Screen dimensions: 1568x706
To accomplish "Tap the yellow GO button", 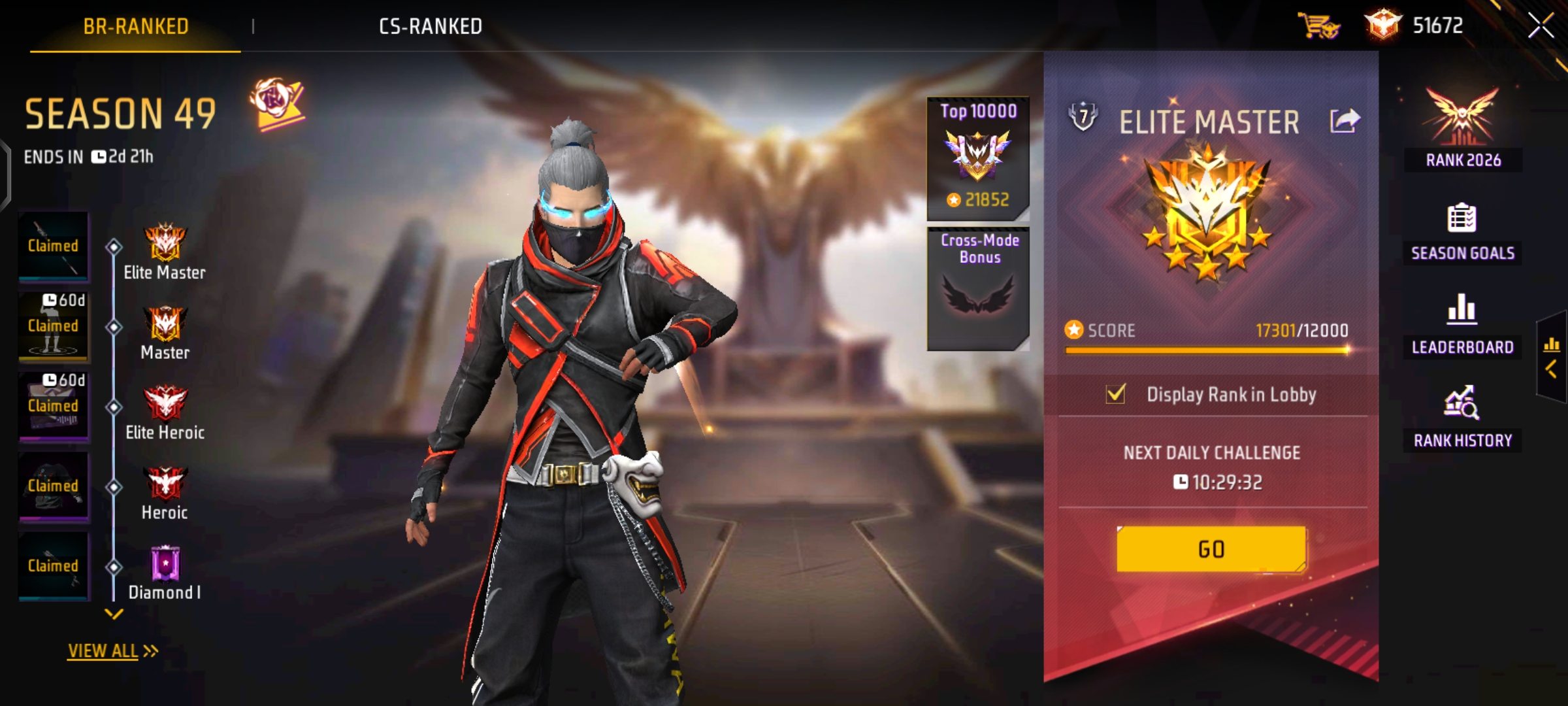I will [x=1211, y=549].
